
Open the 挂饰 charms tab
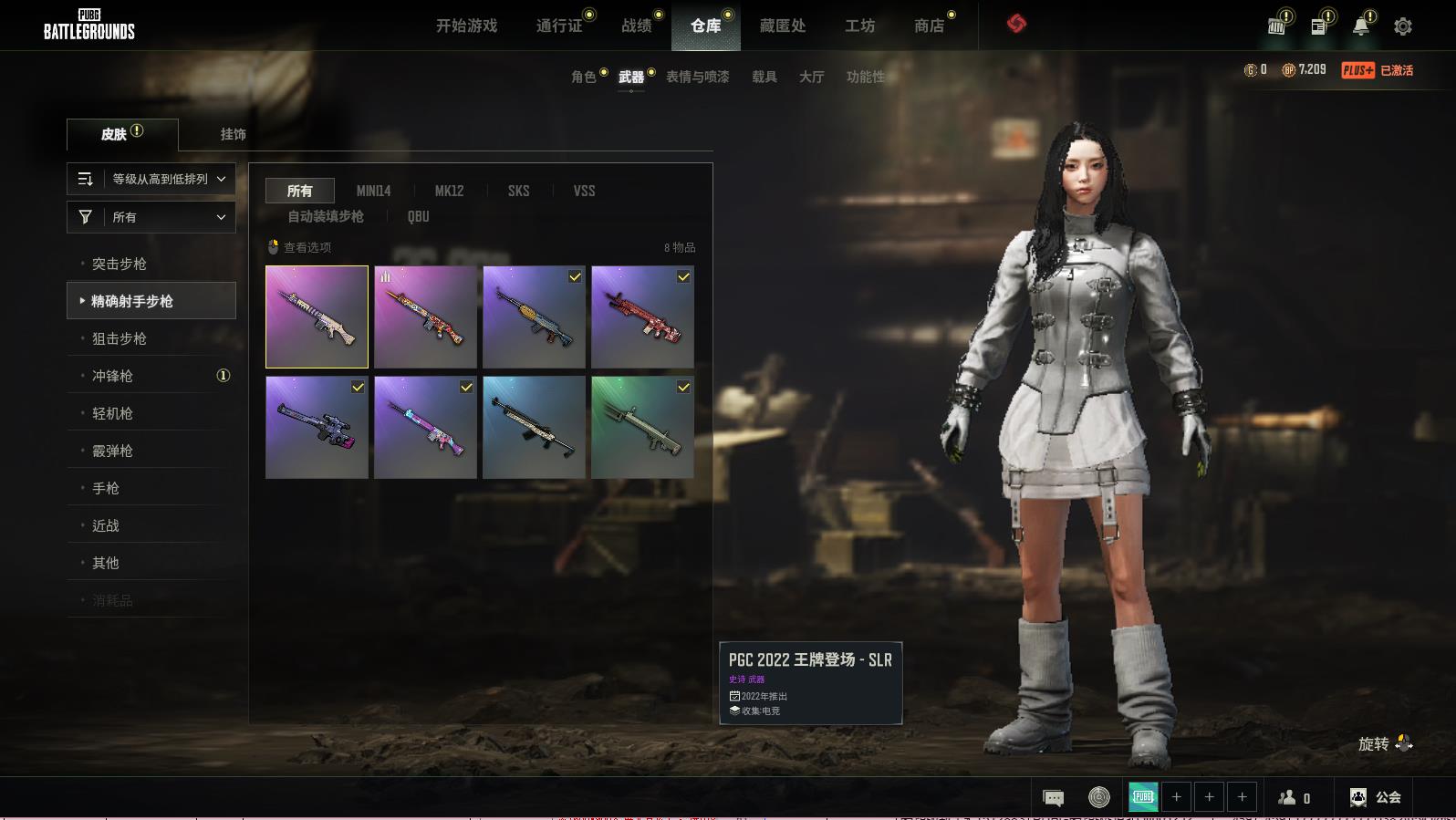point(233,134)
